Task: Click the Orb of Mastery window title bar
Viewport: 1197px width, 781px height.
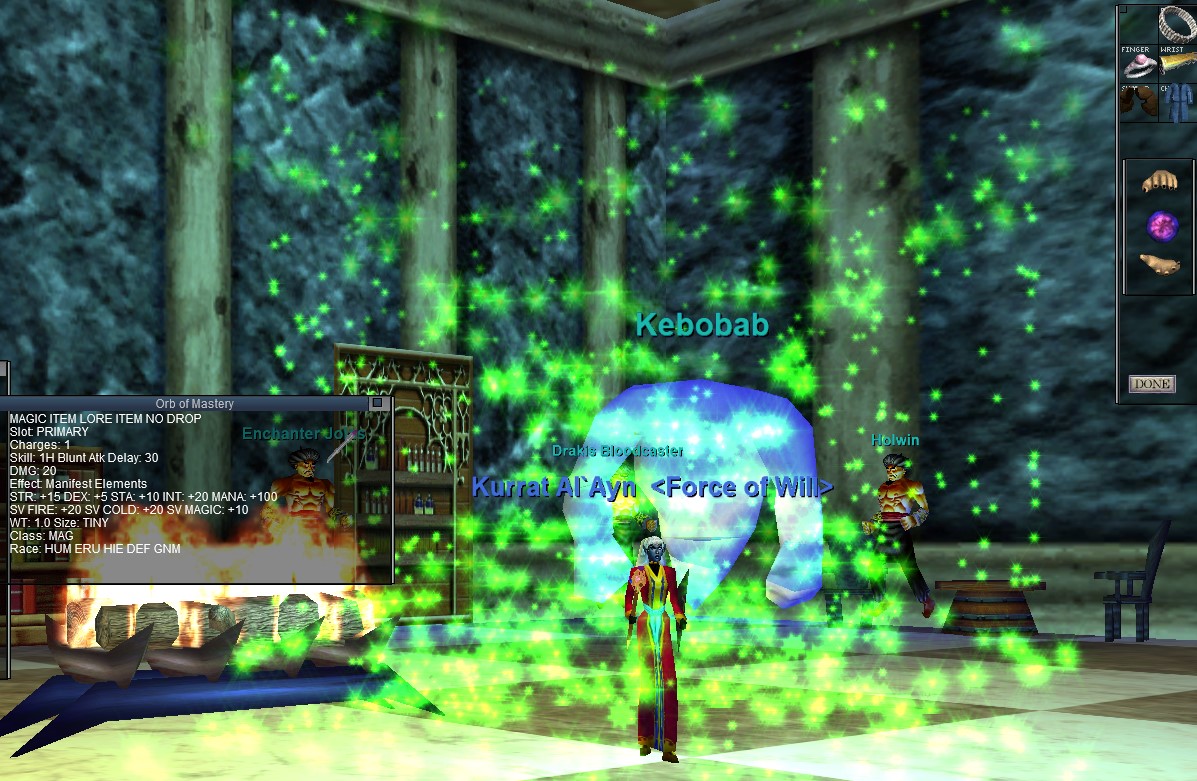Action: pos(195,403)
